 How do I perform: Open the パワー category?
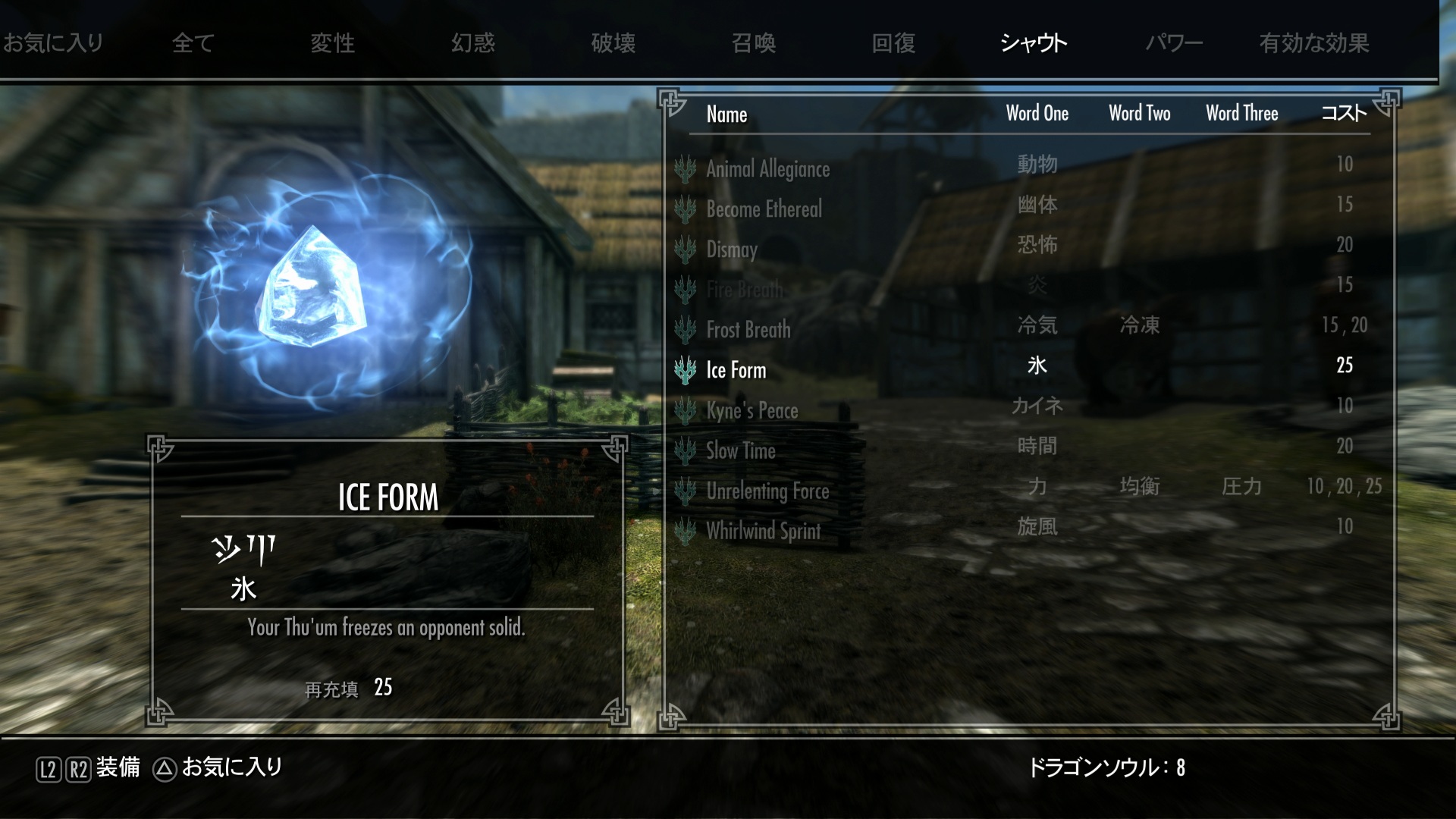[1174, 43]
